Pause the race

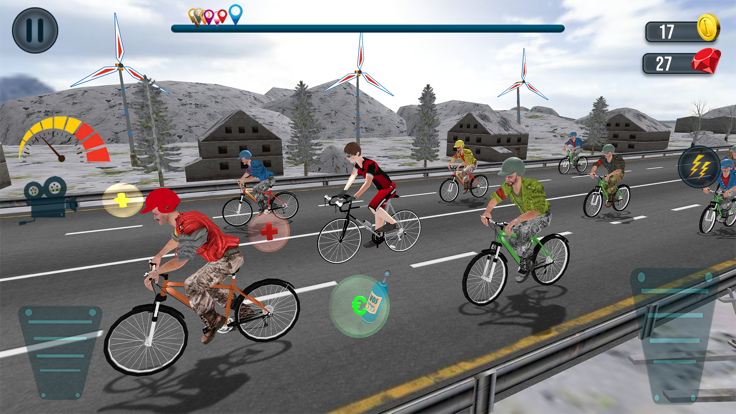click(x=35, y=30)
